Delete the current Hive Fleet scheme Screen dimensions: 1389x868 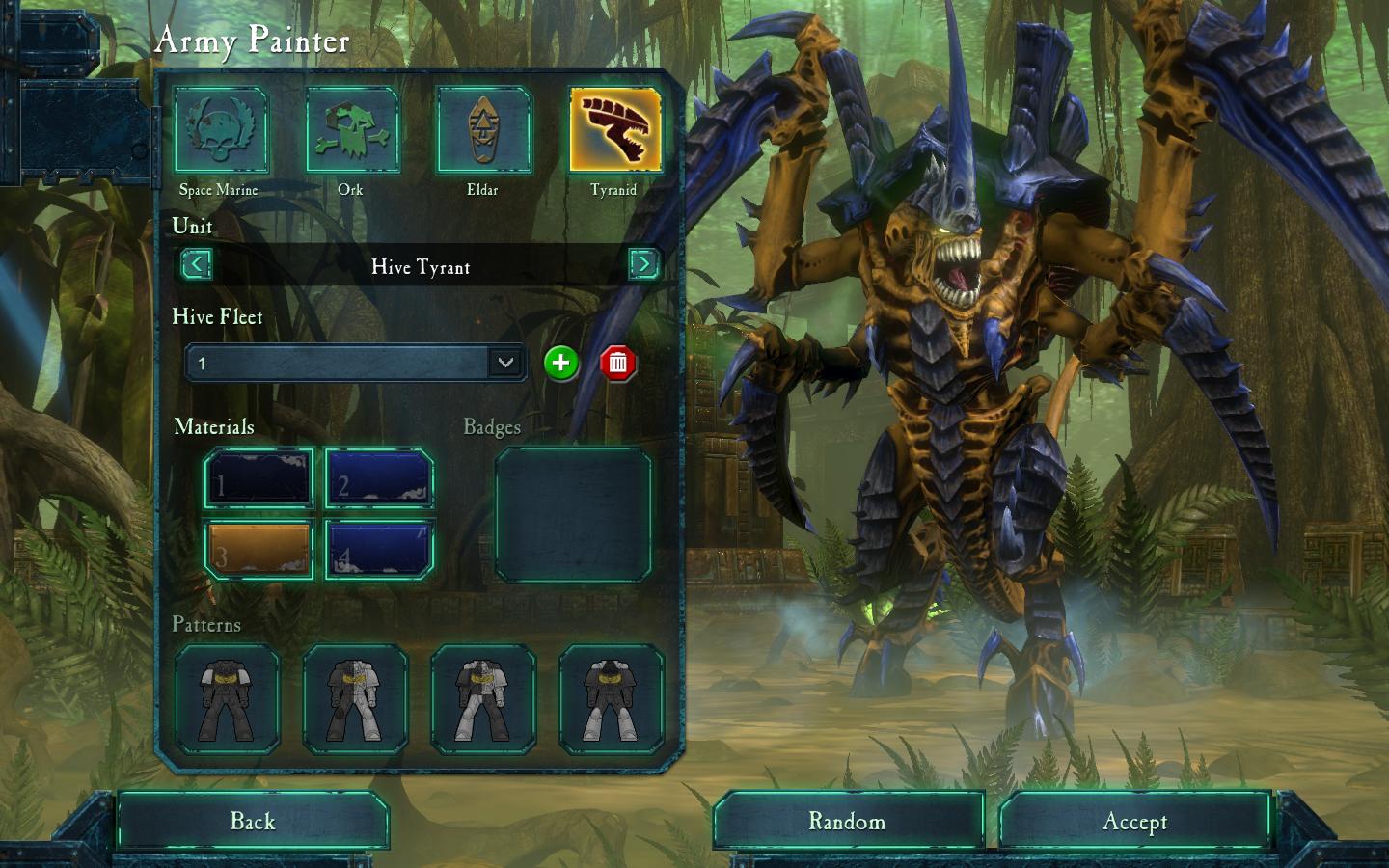click(618, 363)
